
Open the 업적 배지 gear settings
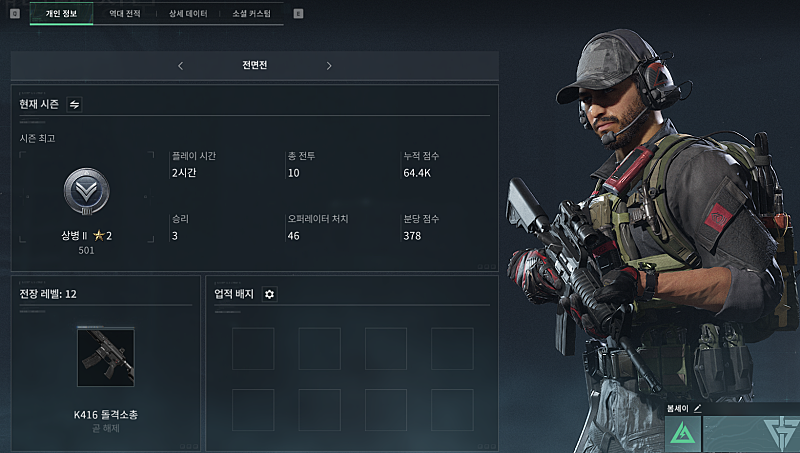(269, 294)
